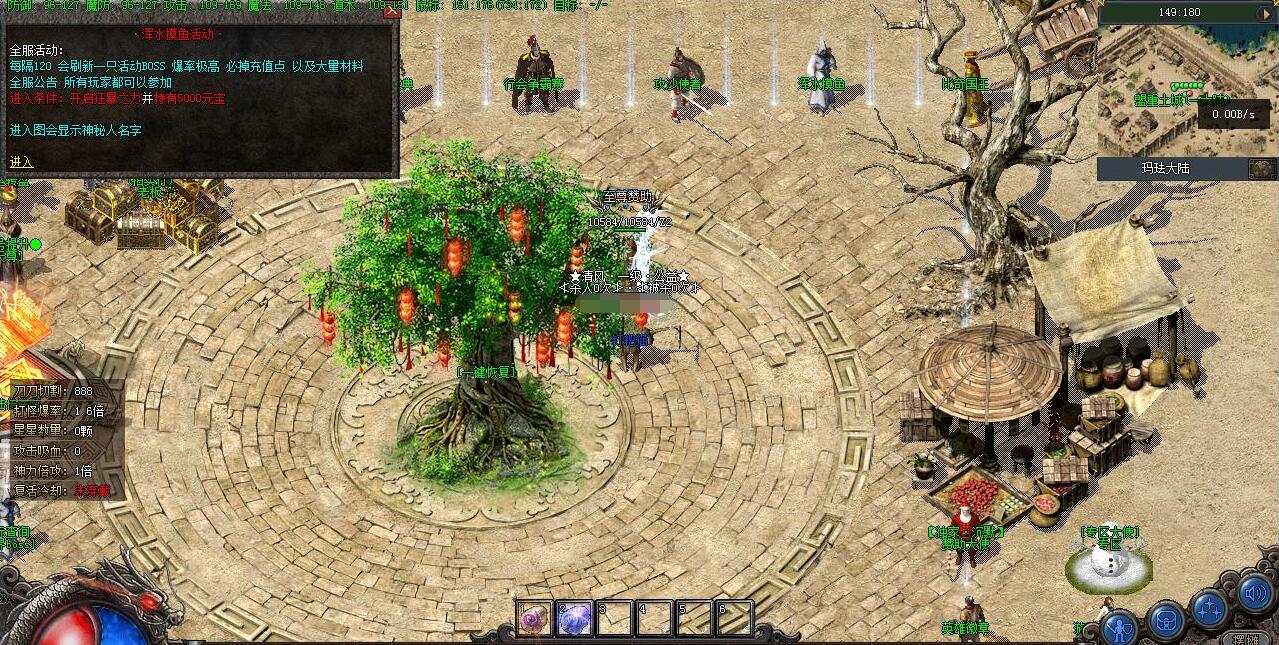This screenshot has height=645, width=1279.
Task: Click the arrow button beside the coordinates
Action: click(1264, 12)
